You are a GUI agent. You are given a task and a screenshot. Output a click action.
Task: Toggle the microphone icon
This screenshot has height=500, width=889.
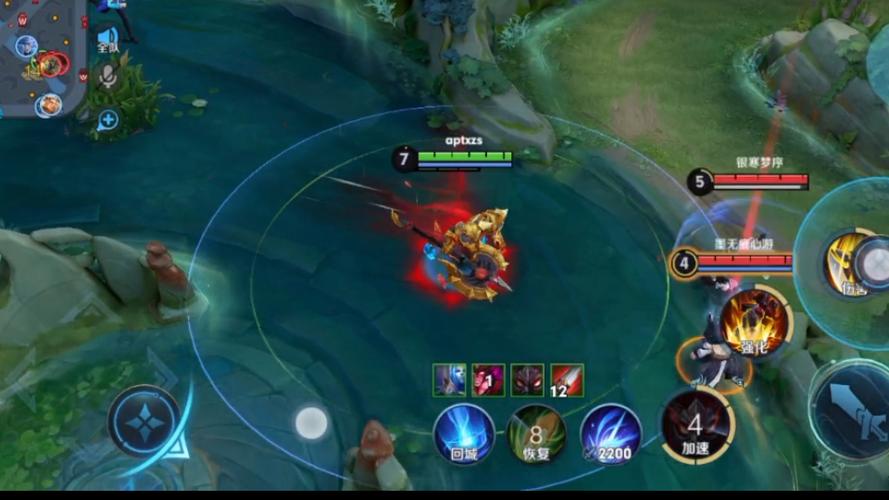point(108,79)
